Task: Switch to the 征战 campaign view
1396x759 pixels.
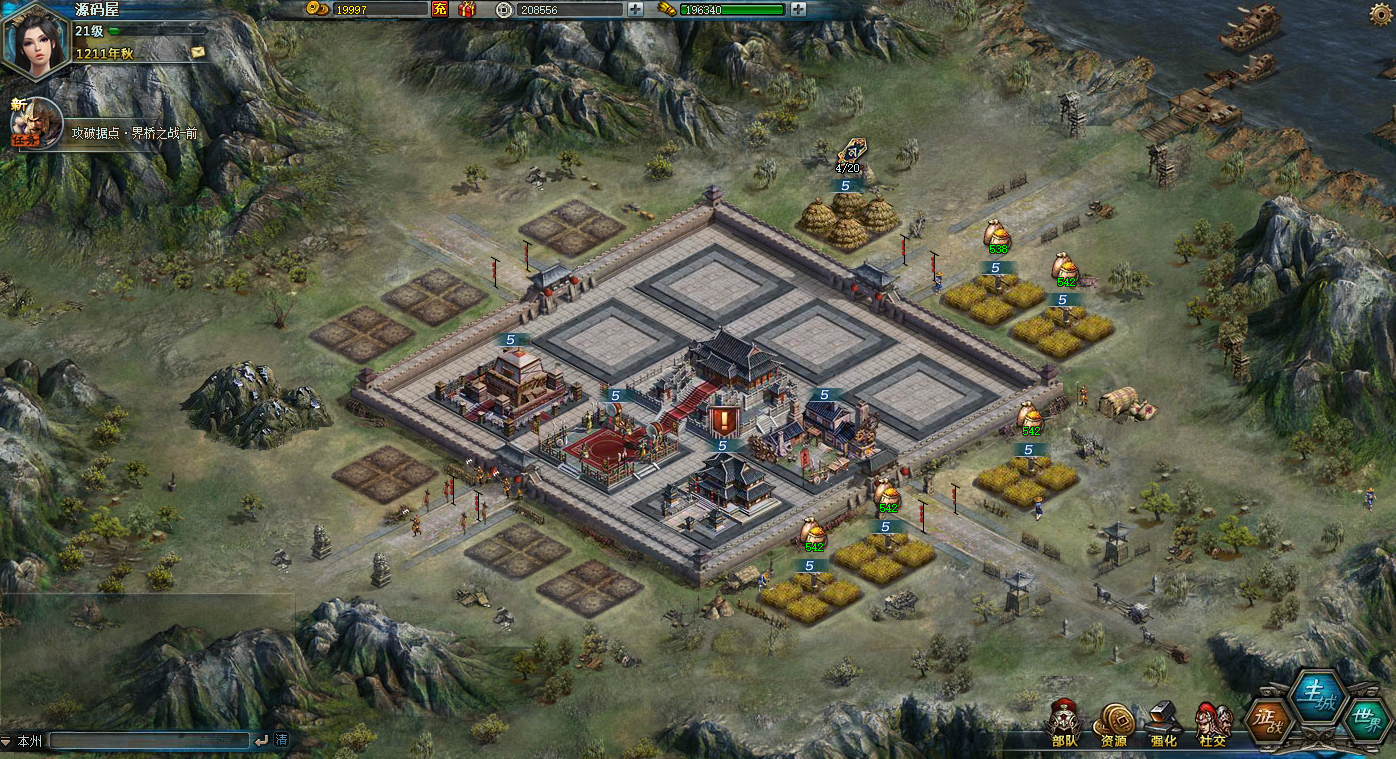Action: click(x=1268, y=718)
